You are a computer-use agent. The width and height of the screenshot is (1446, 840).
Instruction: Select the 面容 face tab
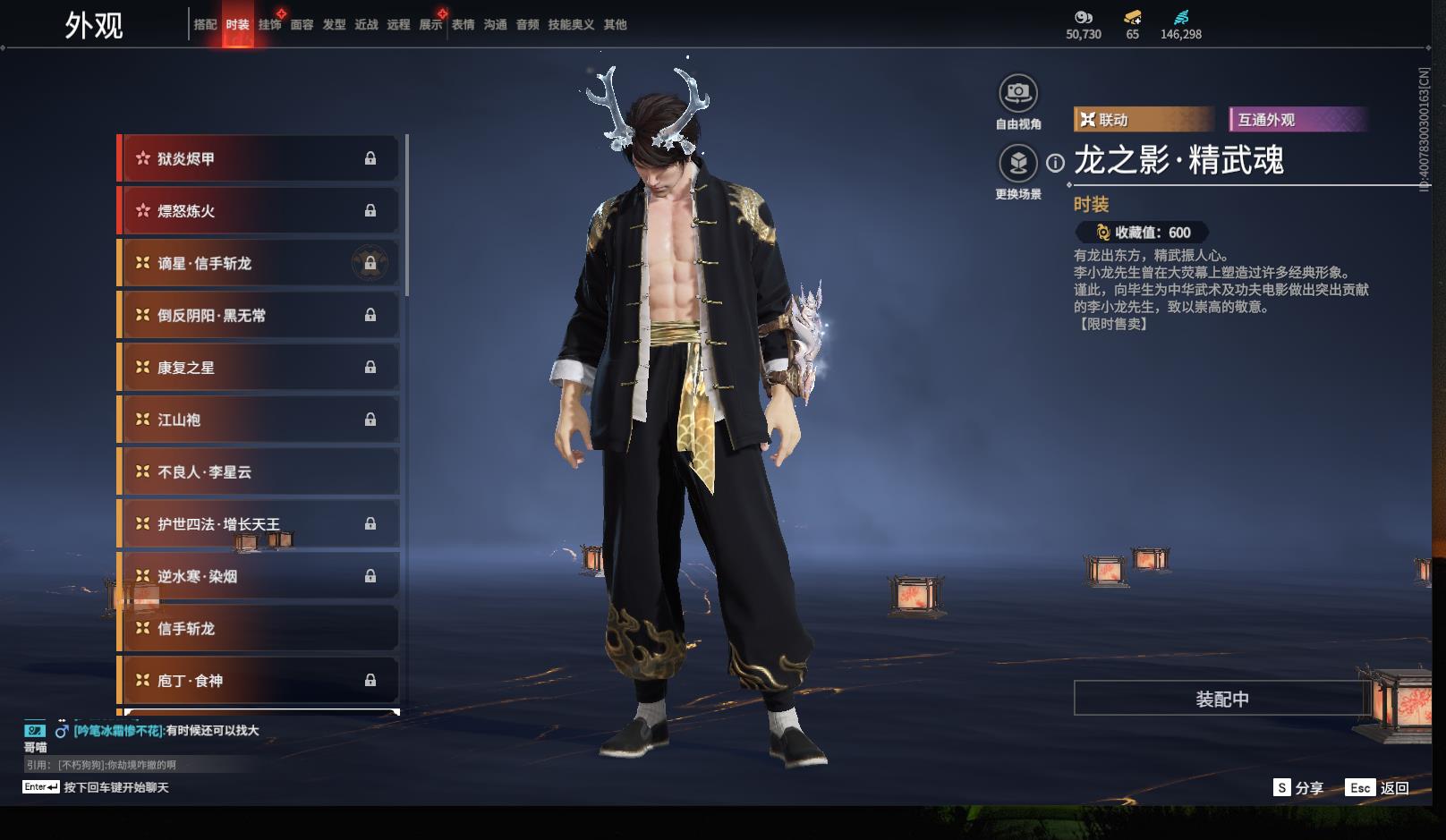pos(302,25)
